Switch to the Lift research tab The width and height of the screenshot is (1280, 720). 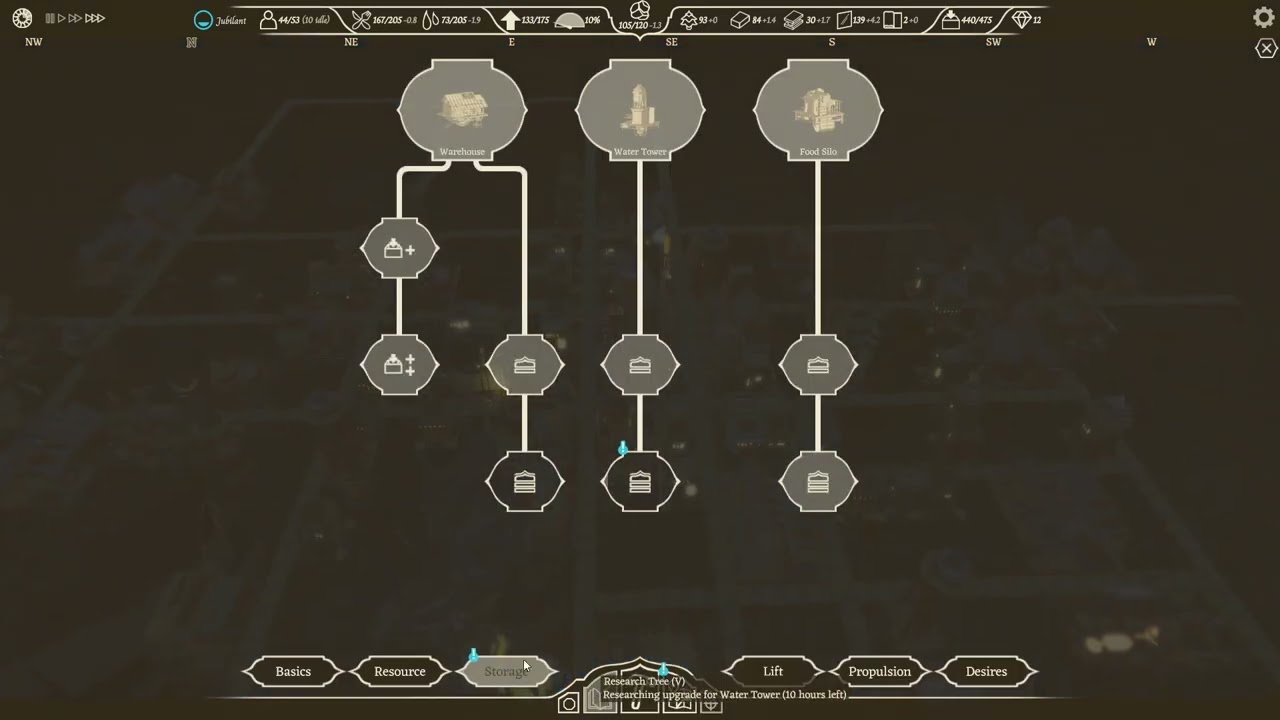773,671
